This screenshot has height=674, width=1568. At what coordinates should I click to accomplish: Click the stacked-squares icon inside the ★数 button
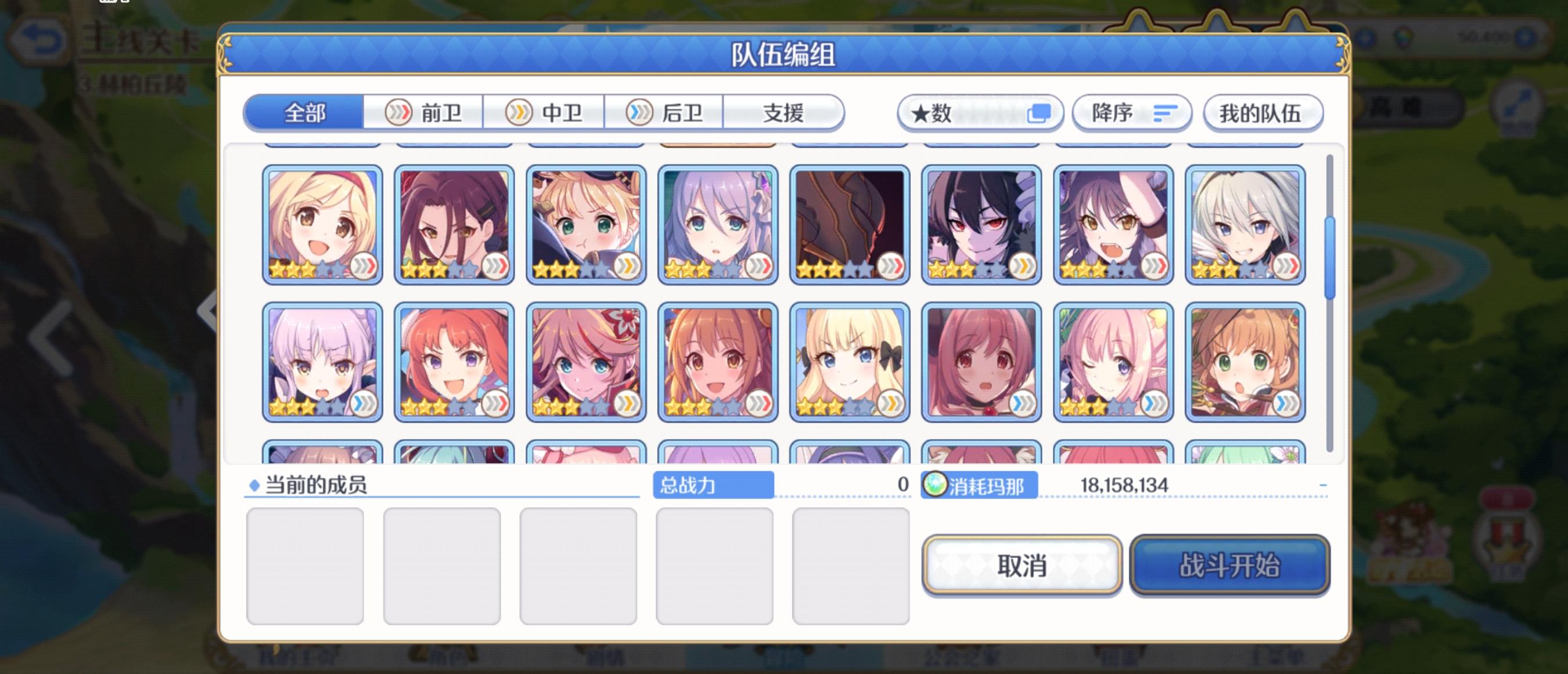coord(1042,112)
